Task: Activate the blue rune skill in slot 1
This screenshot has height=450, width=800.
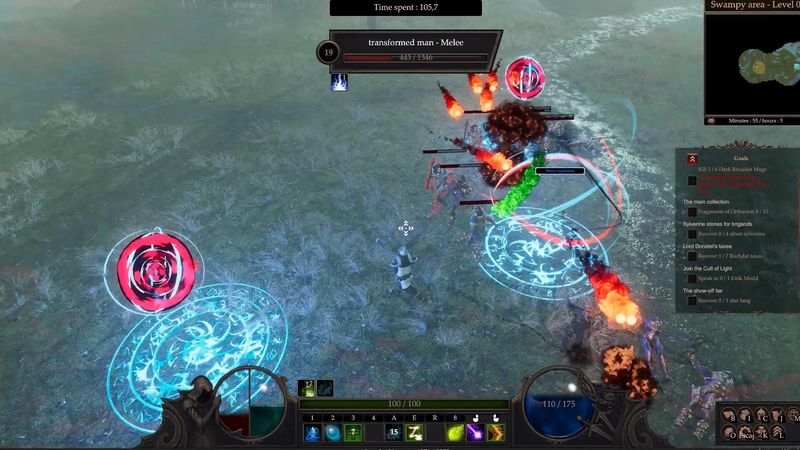Action: 311,433
